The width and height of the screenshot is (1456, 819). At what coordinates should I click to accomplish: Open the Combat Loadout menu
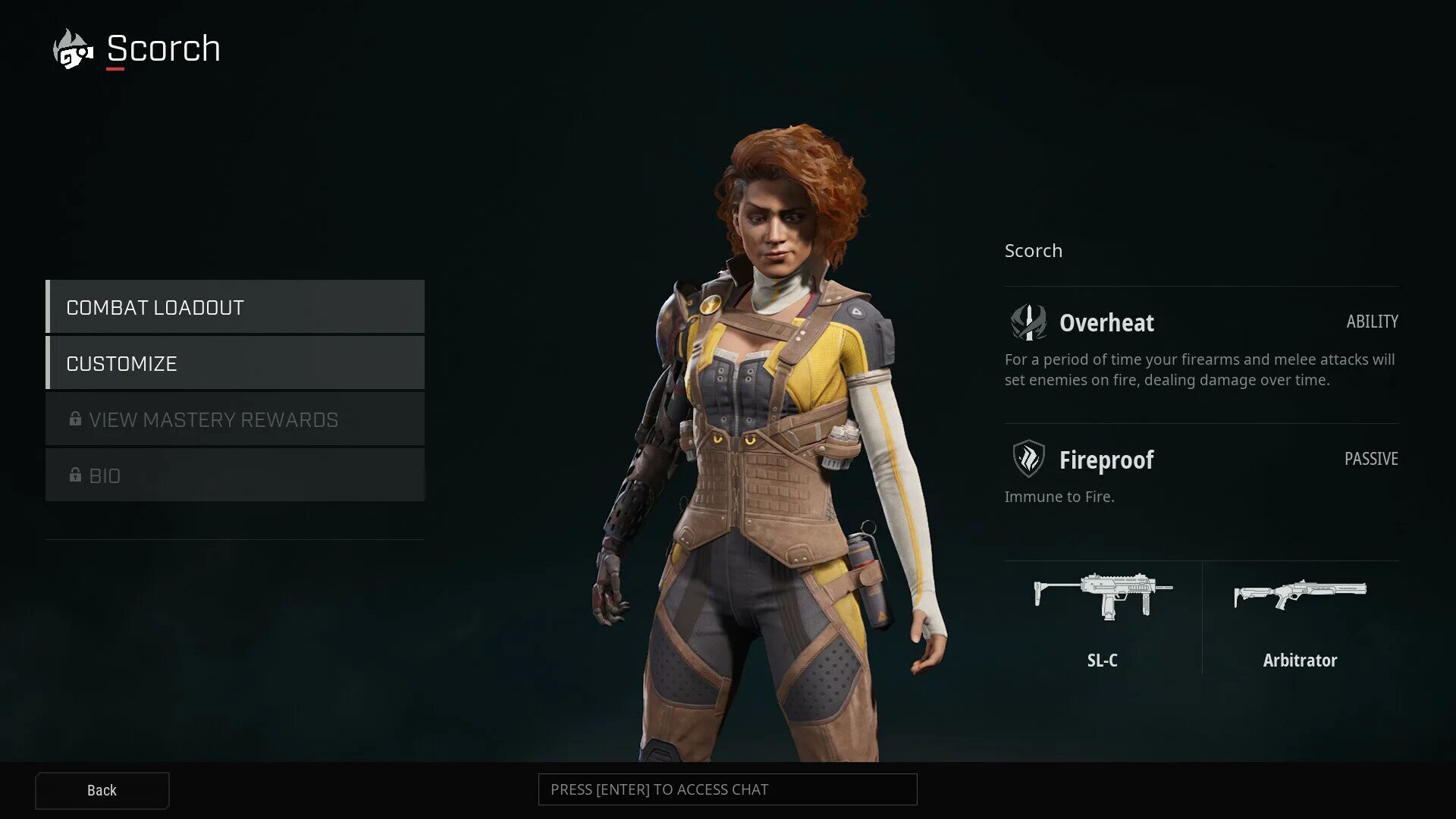(235, 307)
